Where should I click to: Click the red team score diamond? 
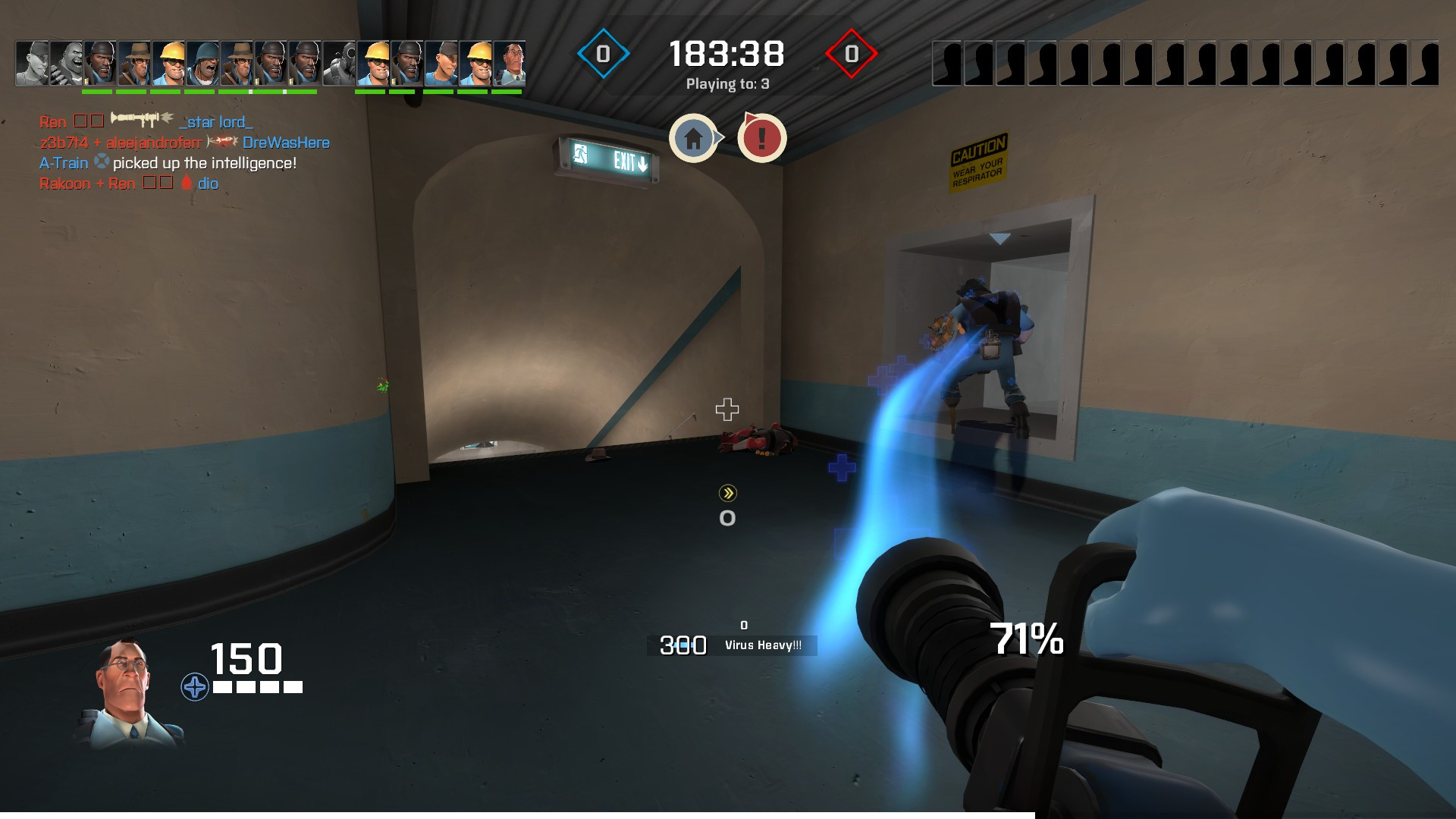(x=851, y=54)
